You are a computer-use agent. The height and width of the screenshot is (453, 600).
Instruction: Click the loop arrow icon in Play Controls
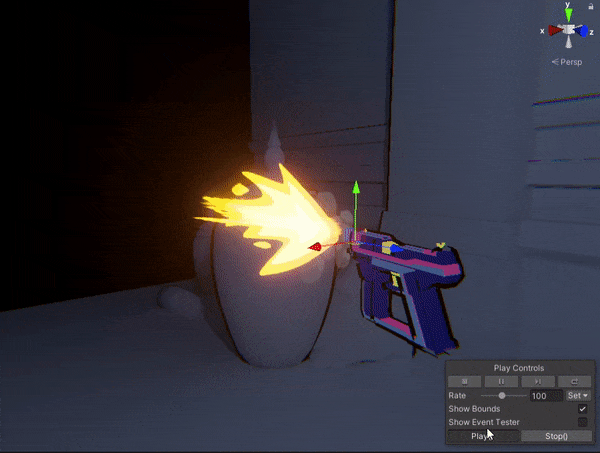(x=574, y=382)
